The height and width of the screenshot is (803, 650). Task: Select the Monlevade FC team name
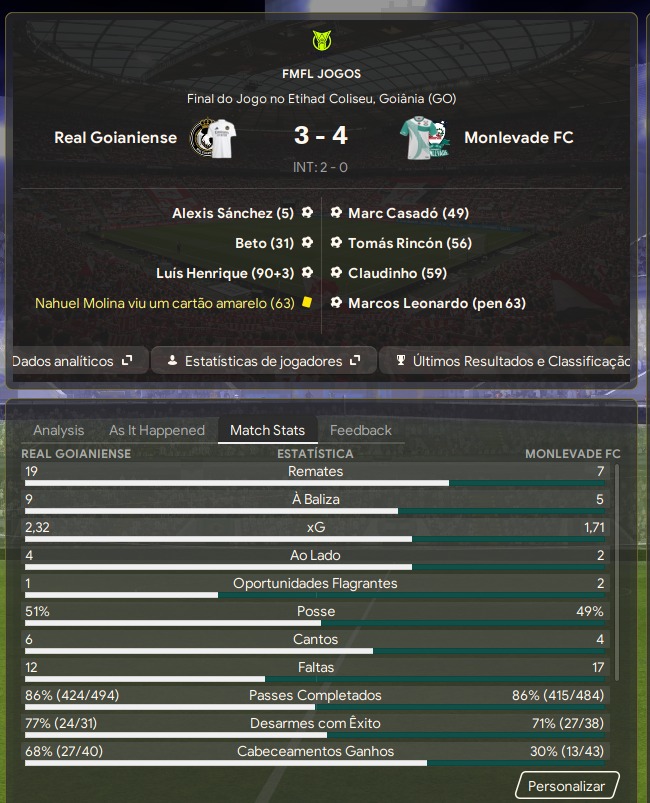coord(519,138)
